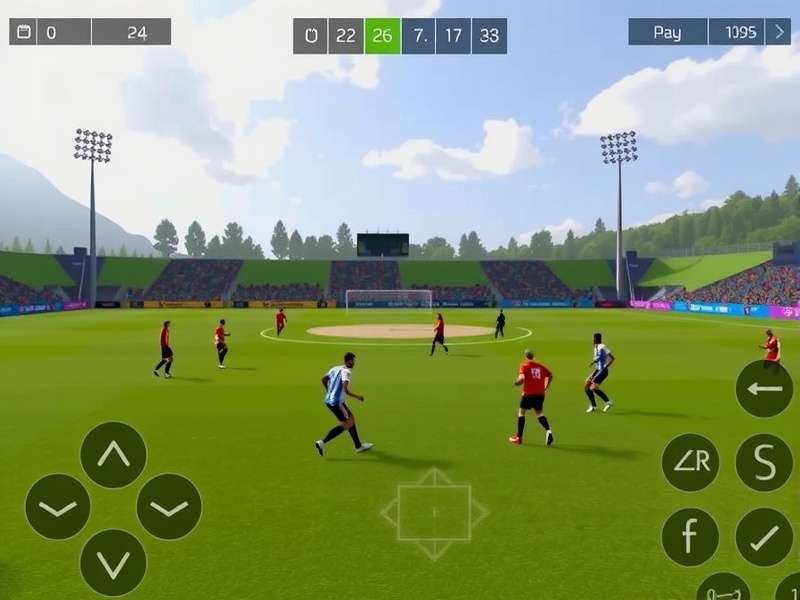
Task: Confirm with the checkmark action button
Action: tap(764, 537)
